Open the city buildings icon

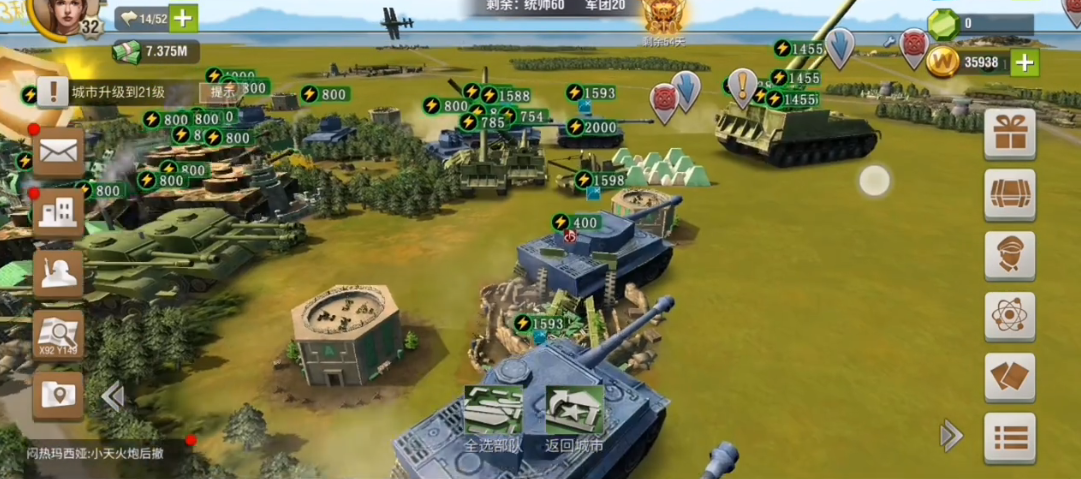[58, 212]
